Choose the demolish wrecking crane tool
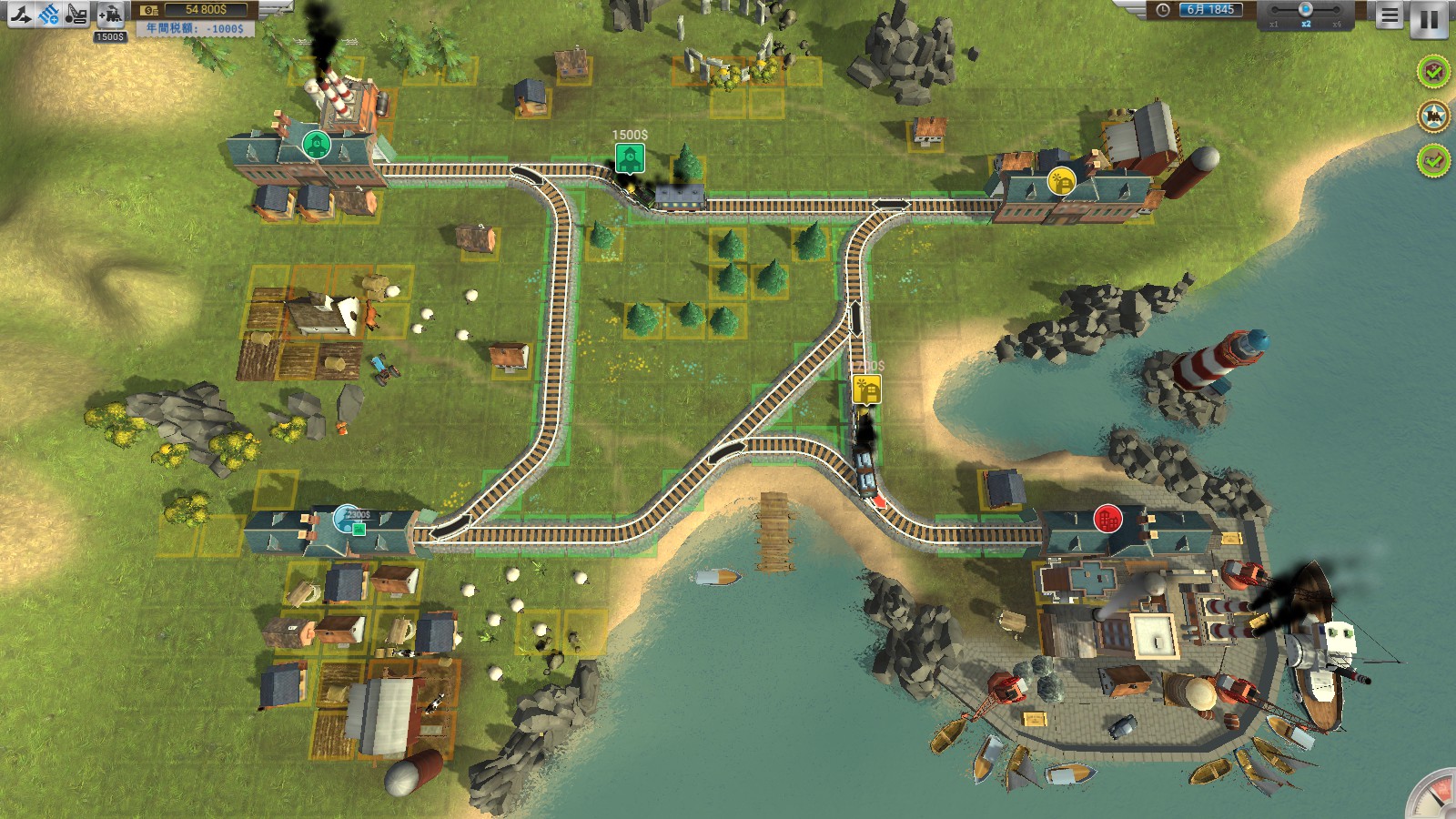1456x819 pixels. pyautogui.click(x=77, y=14)
